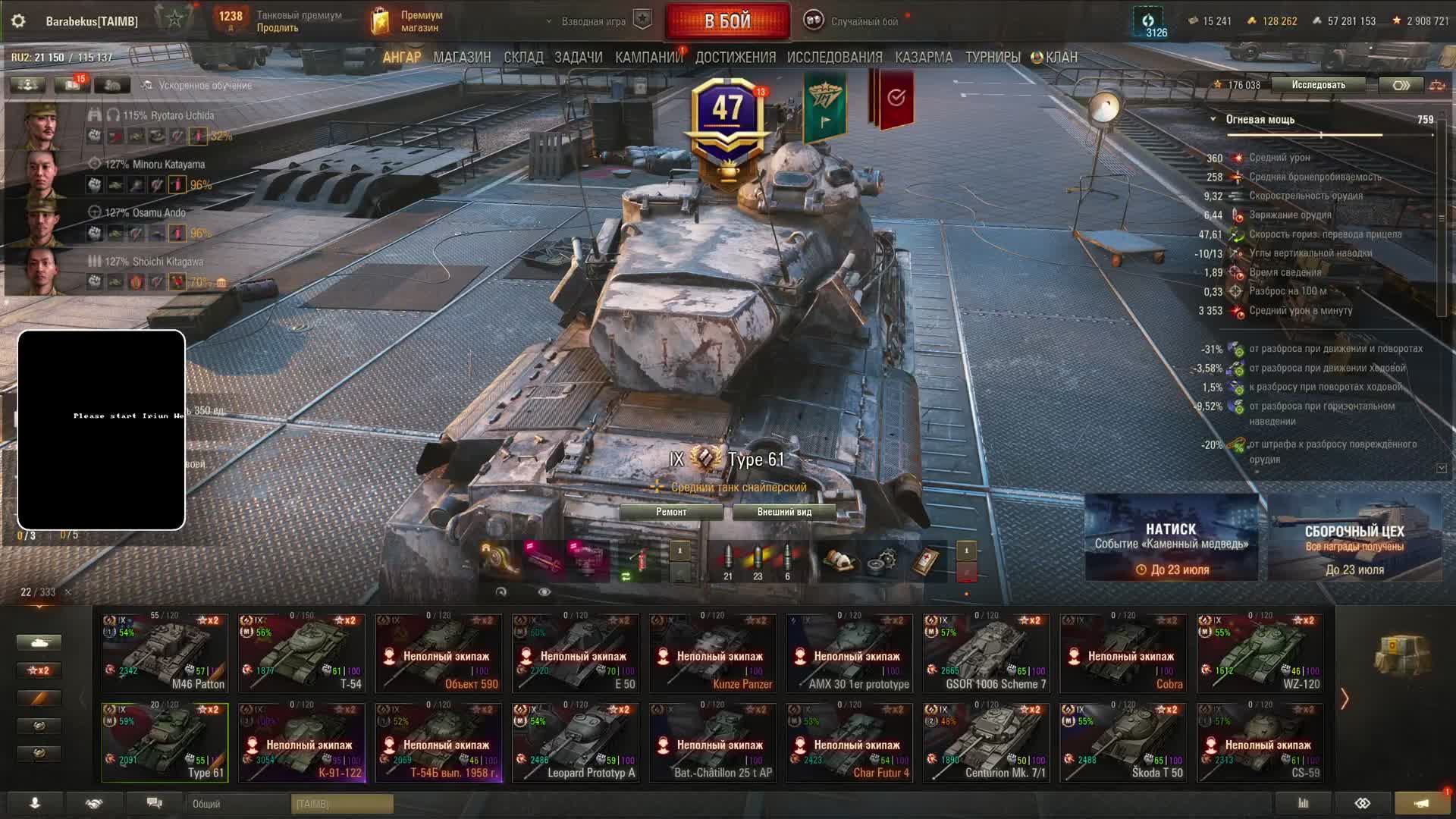The height and width of the screenshot is (819, 1456).
Task: Start battle with the red В БОЙ button
Action: [727, 21]
